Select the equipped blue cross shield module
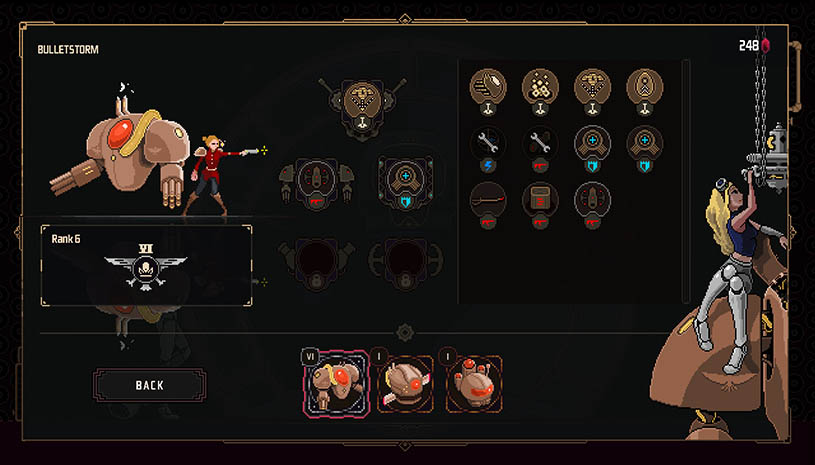Viewport: 815px width, 465px height. [407, 180]
